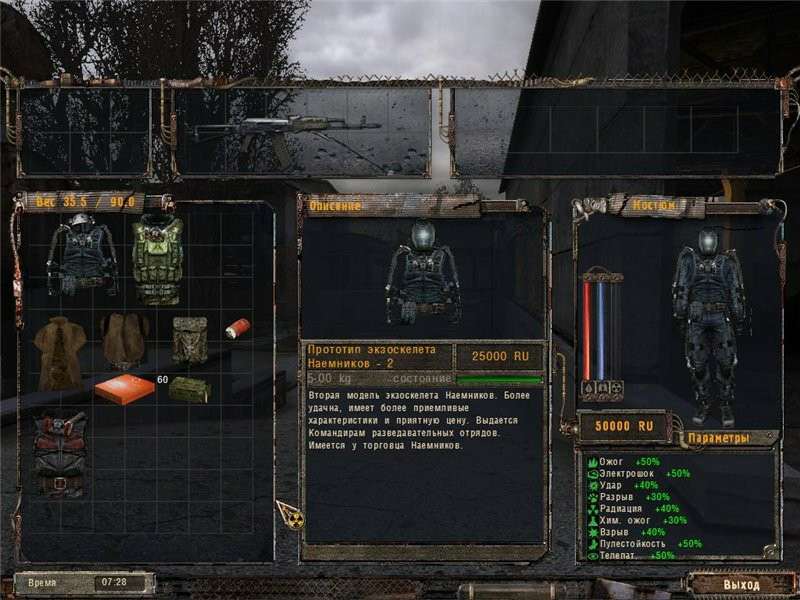This screenshot has height=600, width=800.
Task: Choose the short brown fur vest
Action: point(125,340)
